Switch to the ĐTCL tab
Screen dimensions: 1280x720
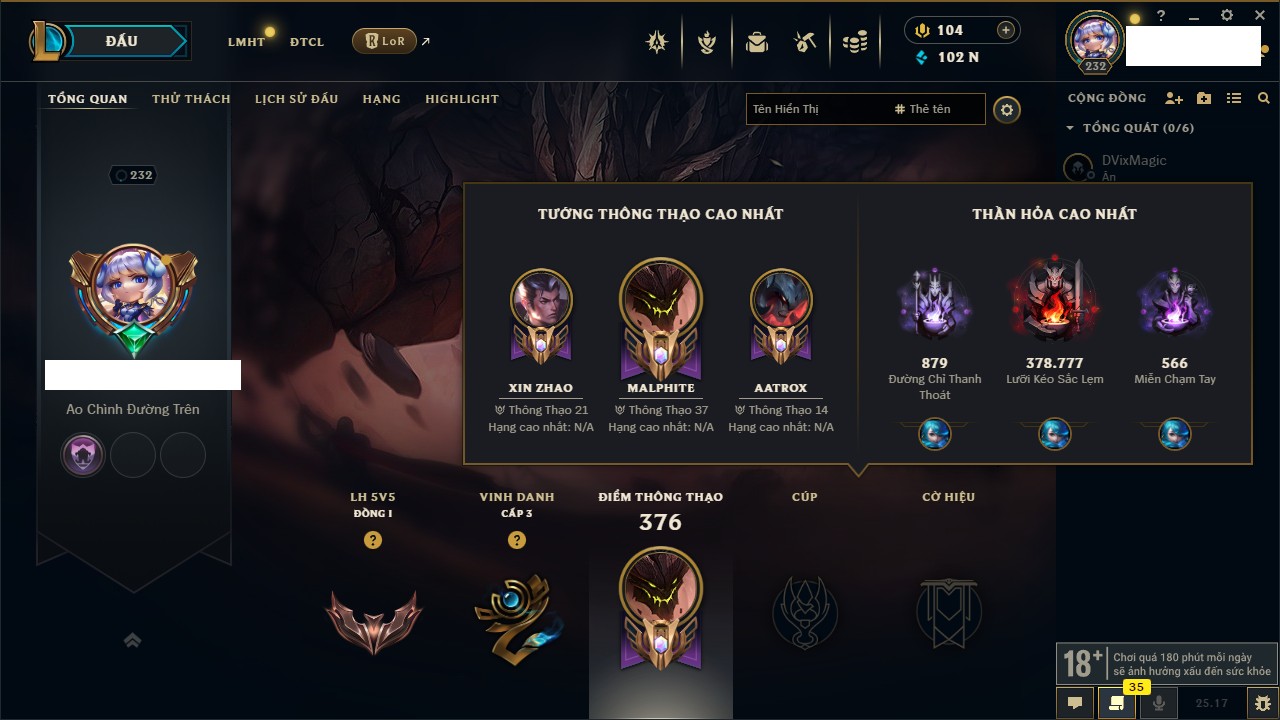[307, 42]
